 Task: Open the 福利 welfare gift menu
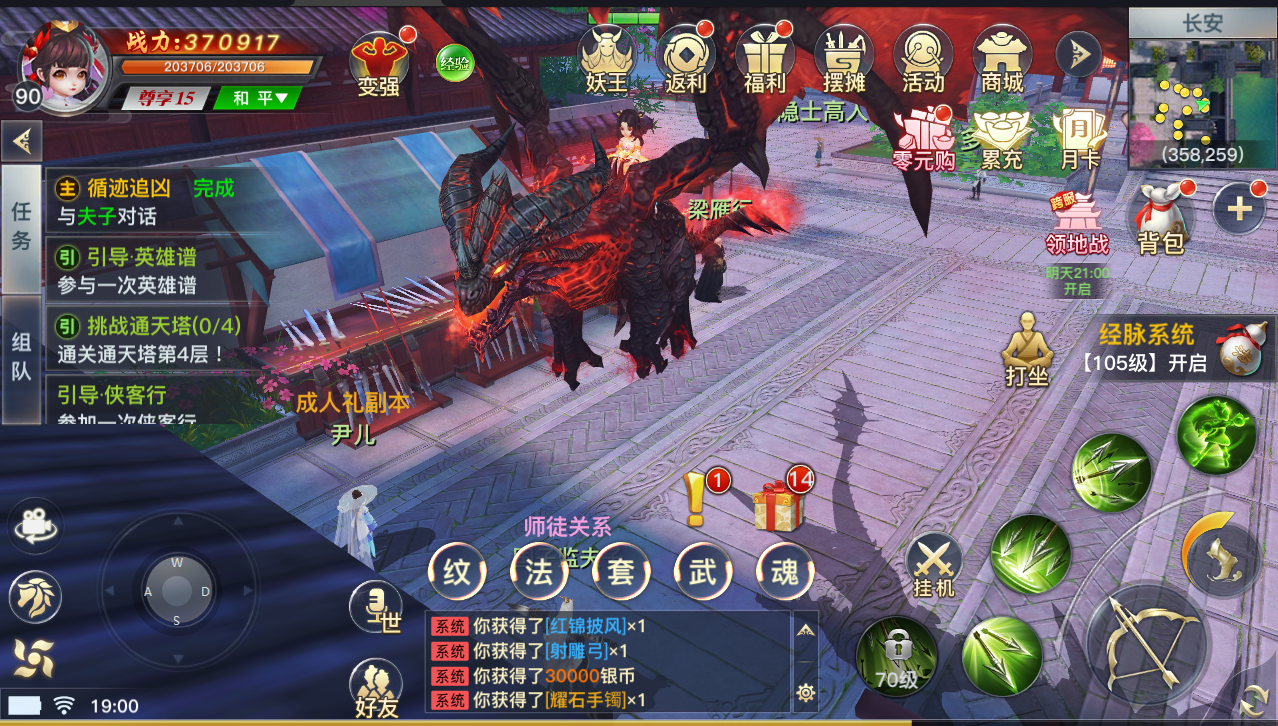(x=764, y=58)
